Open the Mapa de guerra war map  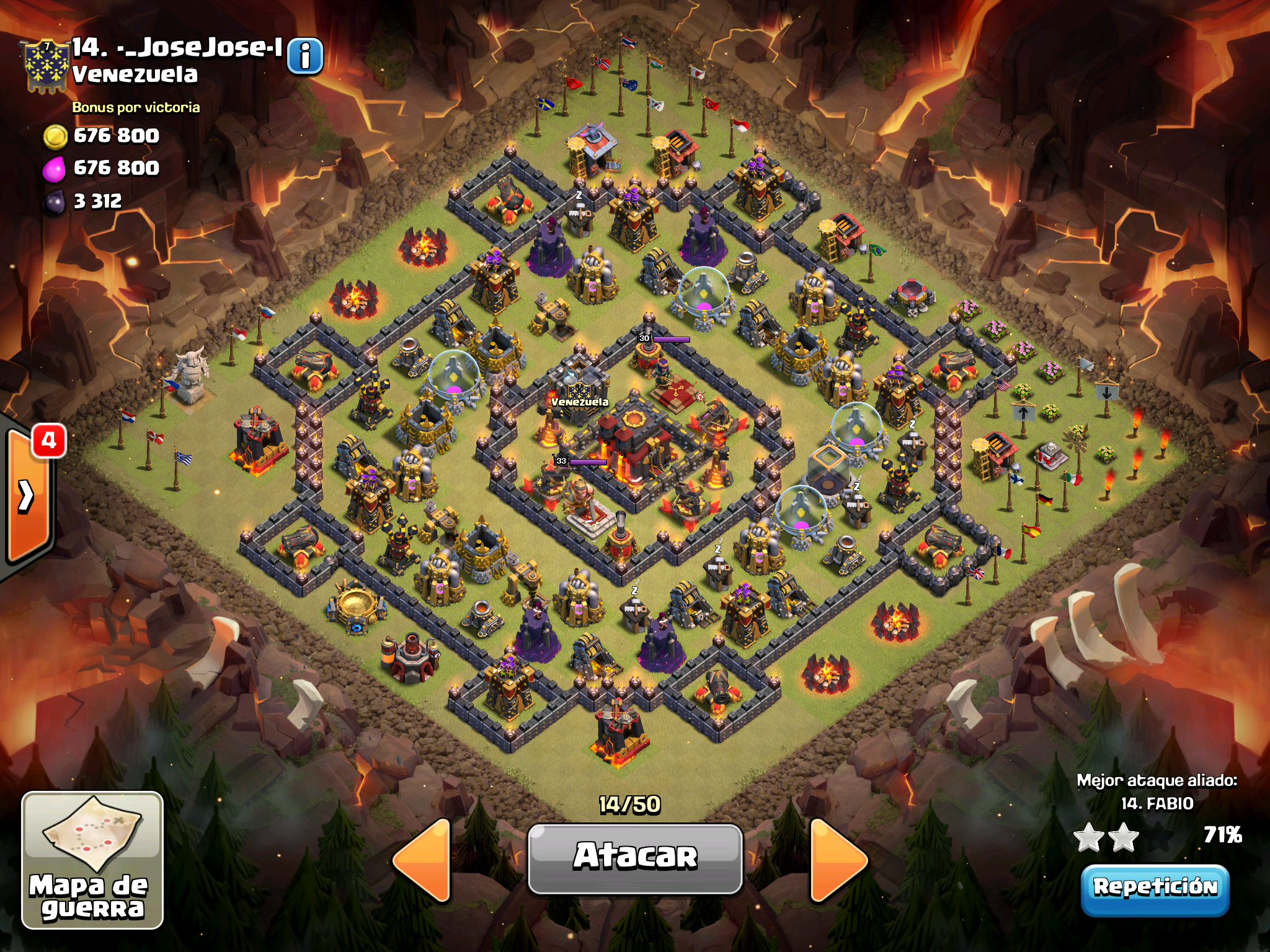[92, 860]
